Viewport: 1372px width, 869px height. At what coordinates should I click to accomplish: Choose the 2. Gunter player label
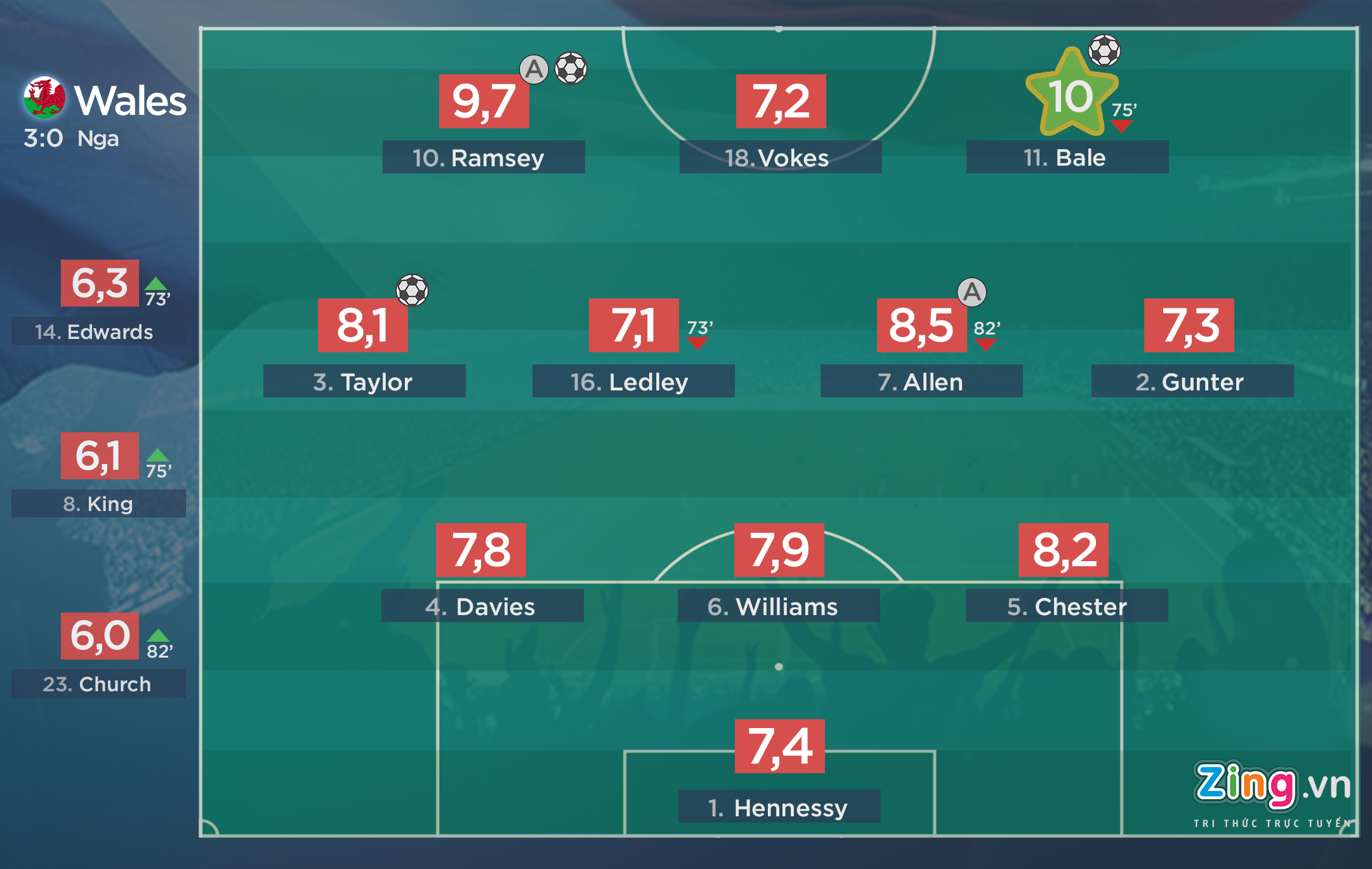coord(1192,381)
